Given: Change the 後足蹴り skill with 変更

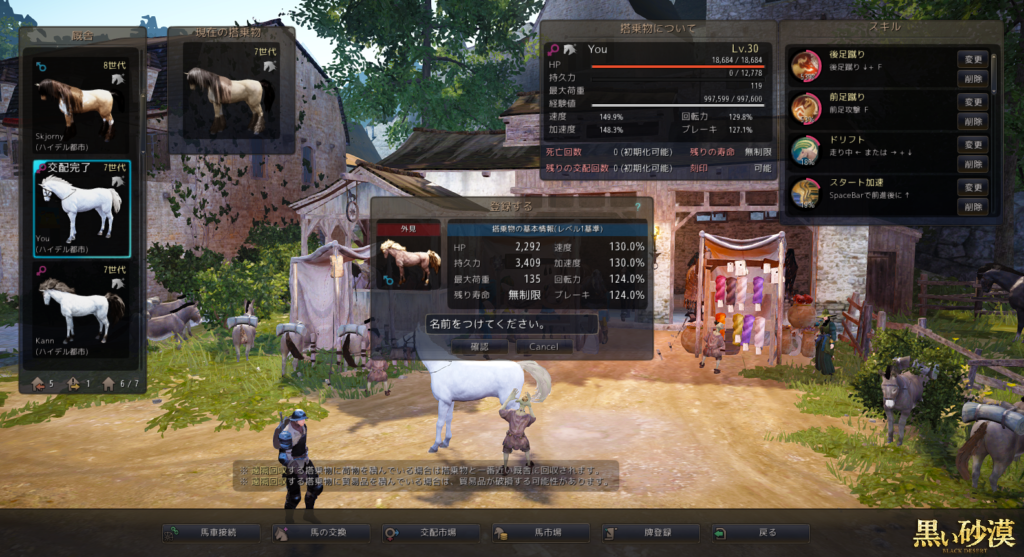Looking at the screenshot, I should coord(973,59).
